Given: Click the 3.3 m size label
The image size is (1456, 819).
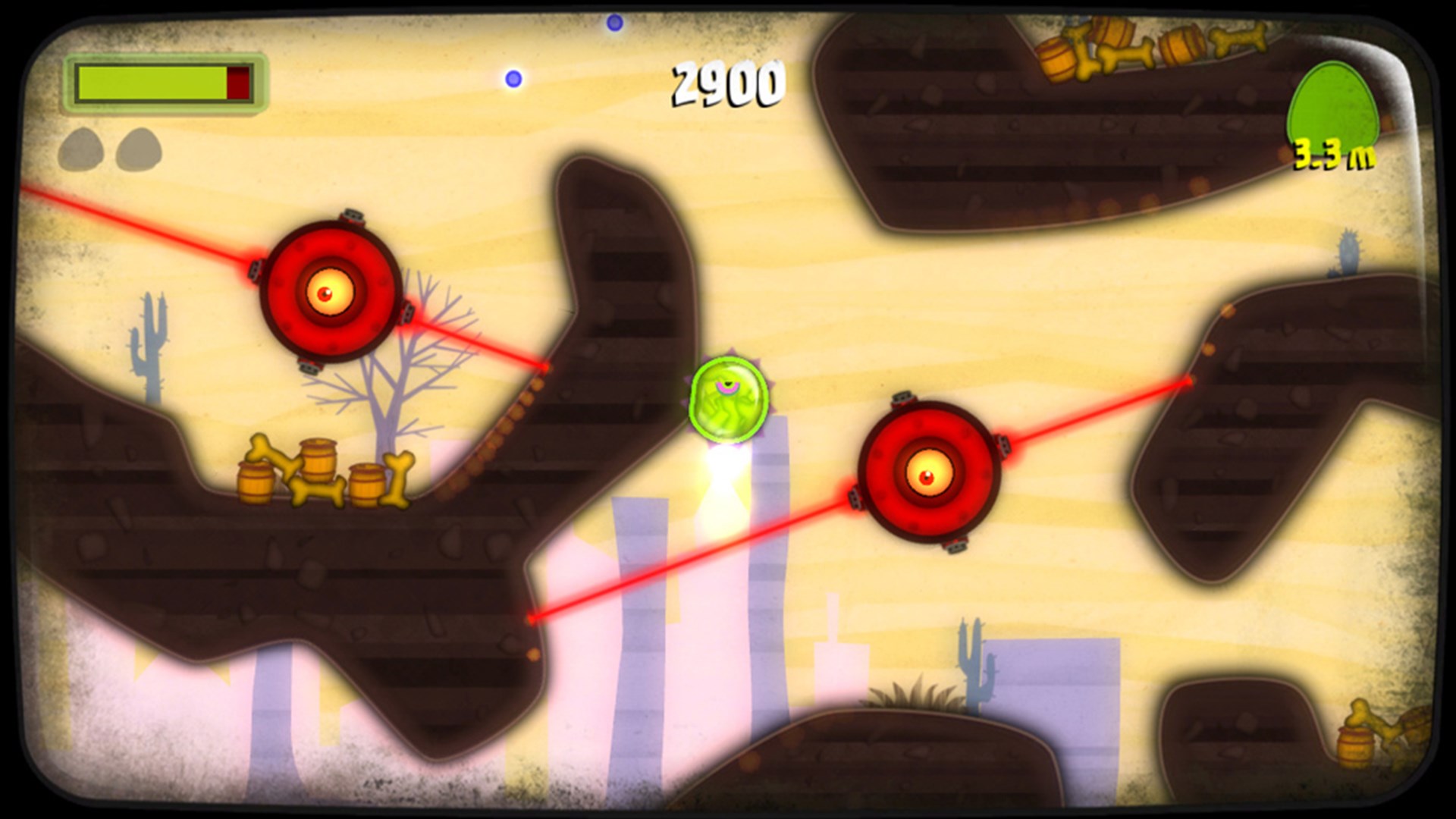Looking at the screenshot, I should 1336,153.
